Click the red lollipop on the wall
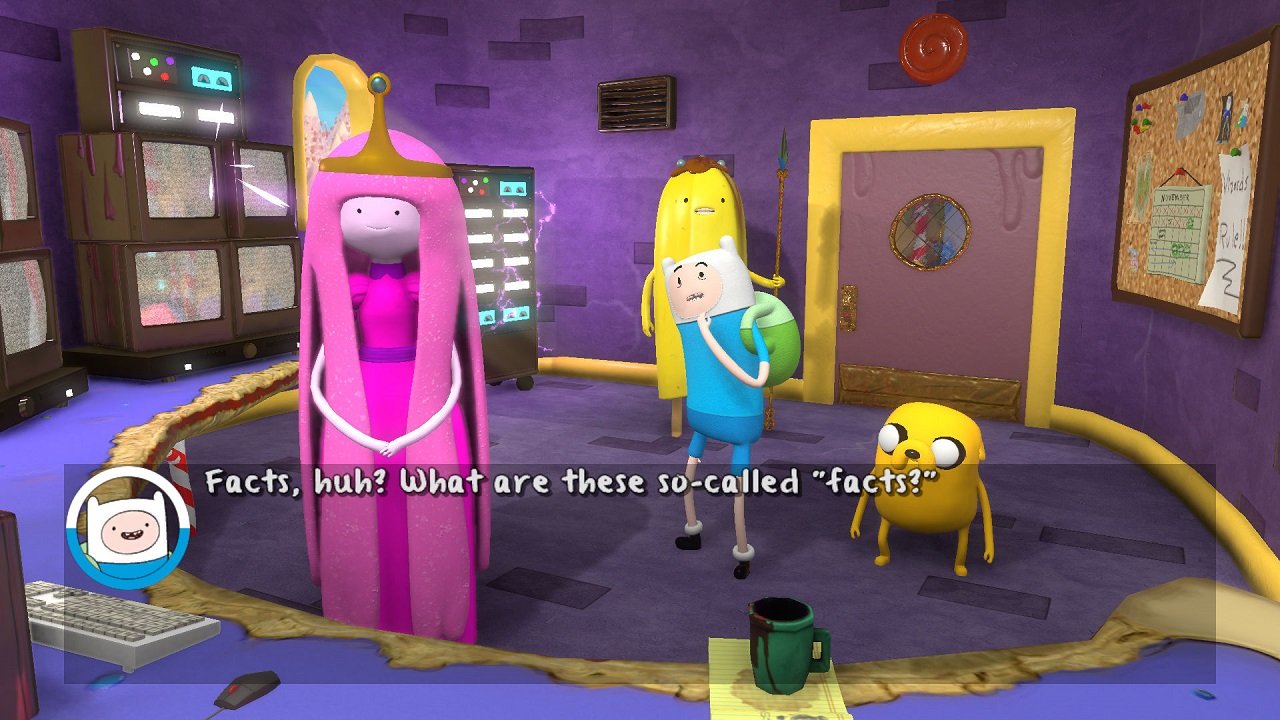Viewport: 1280px width, 720px height. [x=933, y=41]
